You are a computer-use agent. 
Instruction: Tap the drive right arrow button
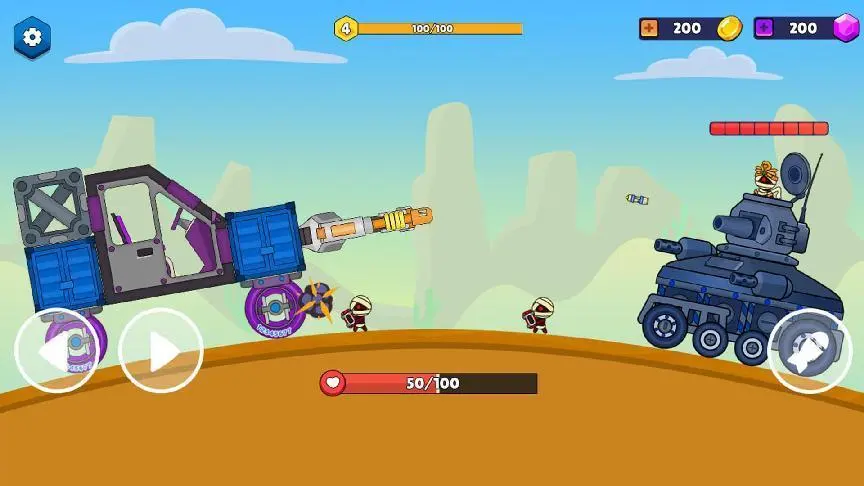(161, 350)
